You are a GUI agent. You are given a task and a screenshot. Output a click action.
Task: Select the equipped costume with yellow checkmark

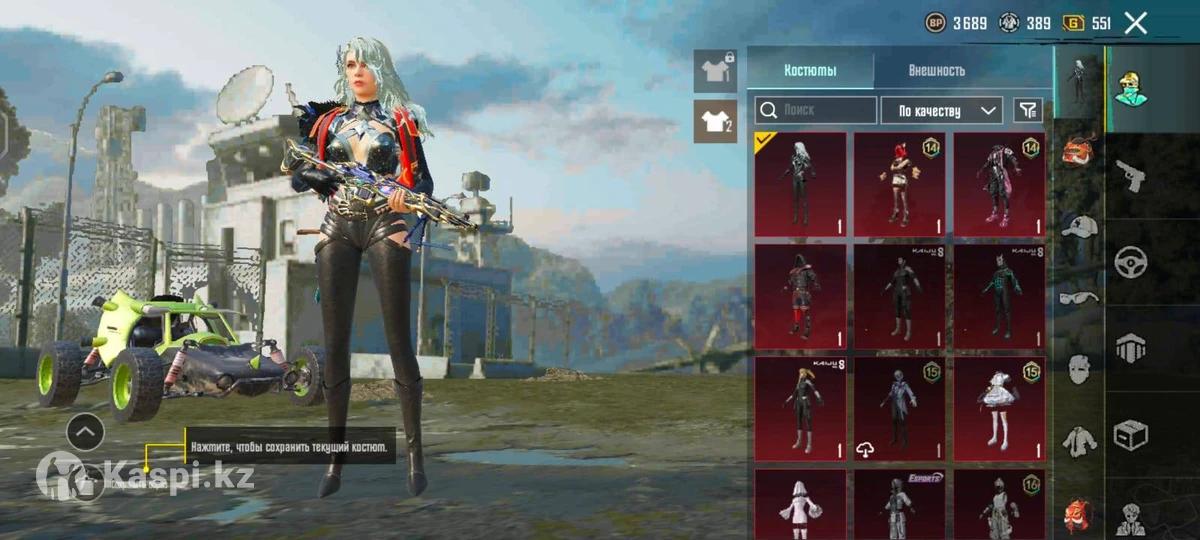(x=800, y=184)
